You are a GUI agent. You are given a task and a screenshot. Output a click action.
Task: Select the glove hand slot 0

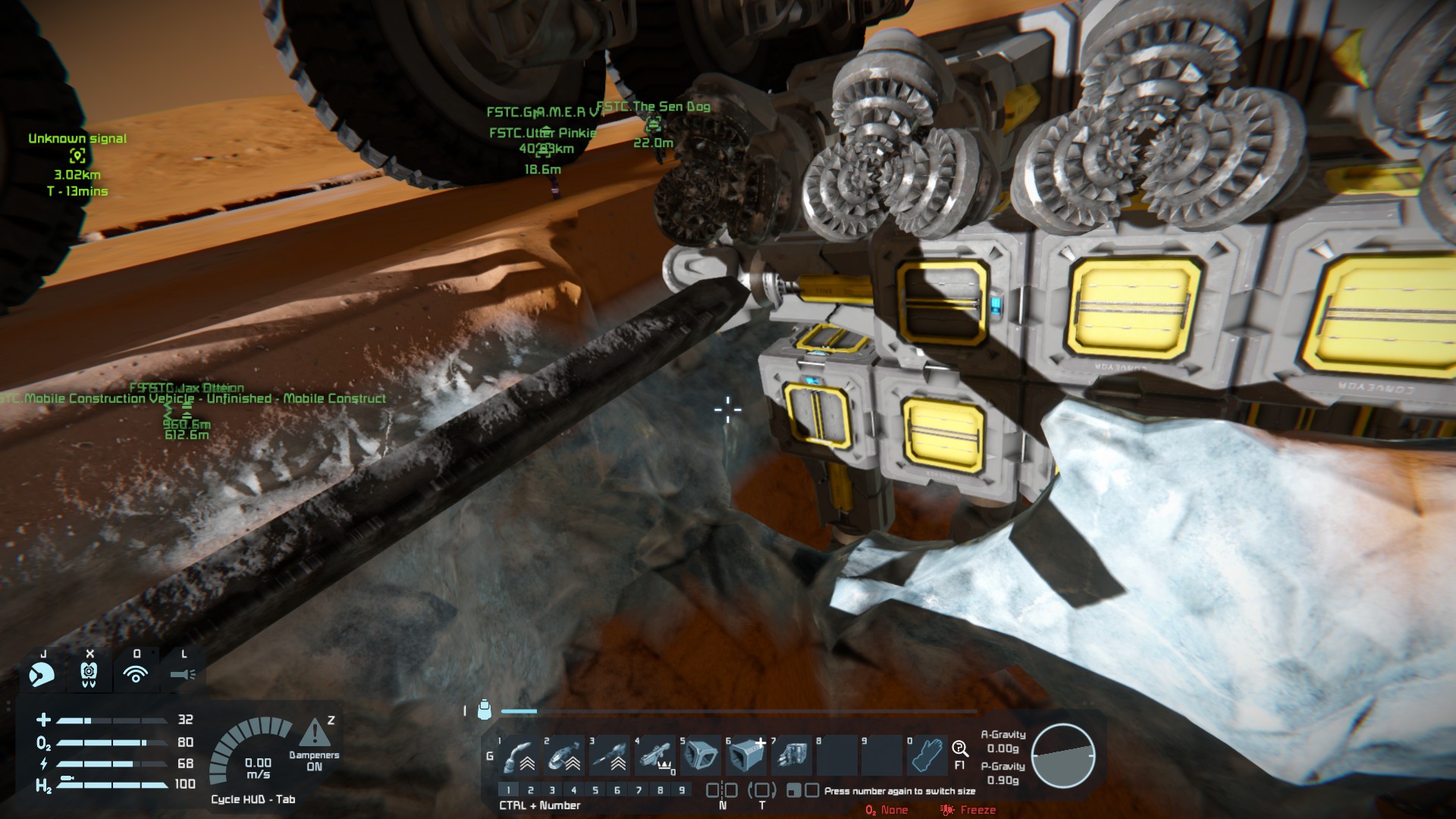[x=927, y=755]
